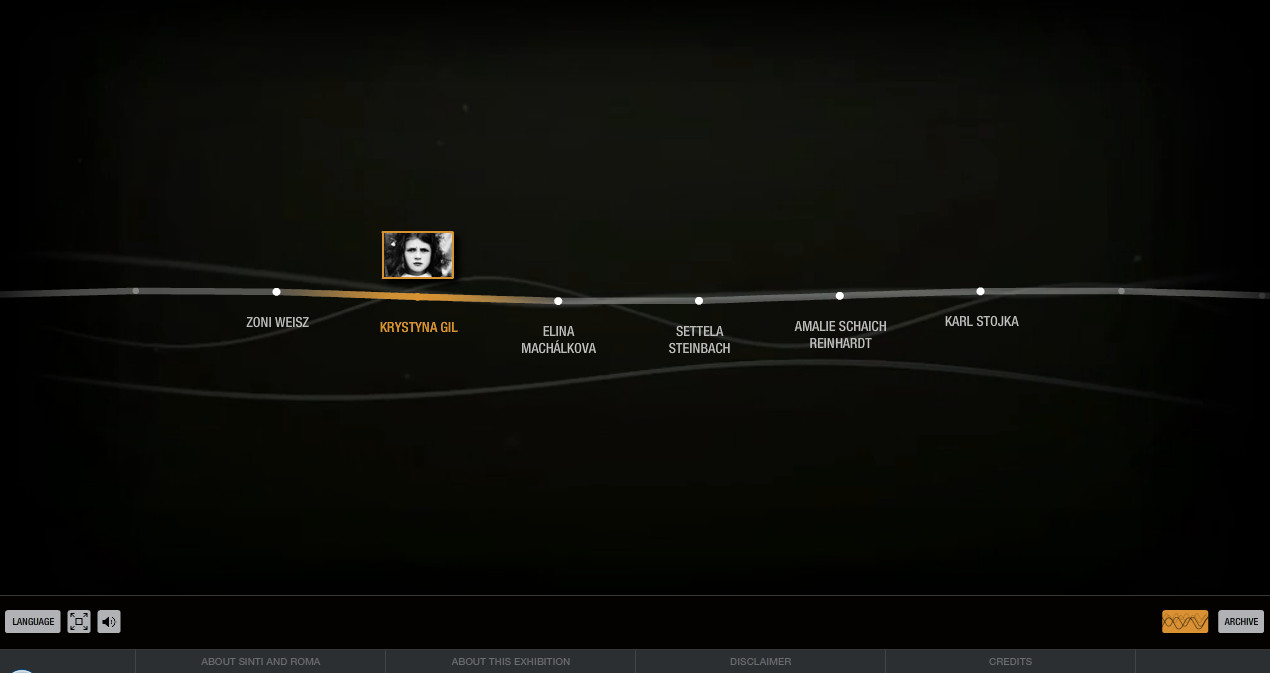Viewport: 1270px width, 673px height.
Task: Open the Archive view
Action: pyautogui.click(x=1241, y=622)
